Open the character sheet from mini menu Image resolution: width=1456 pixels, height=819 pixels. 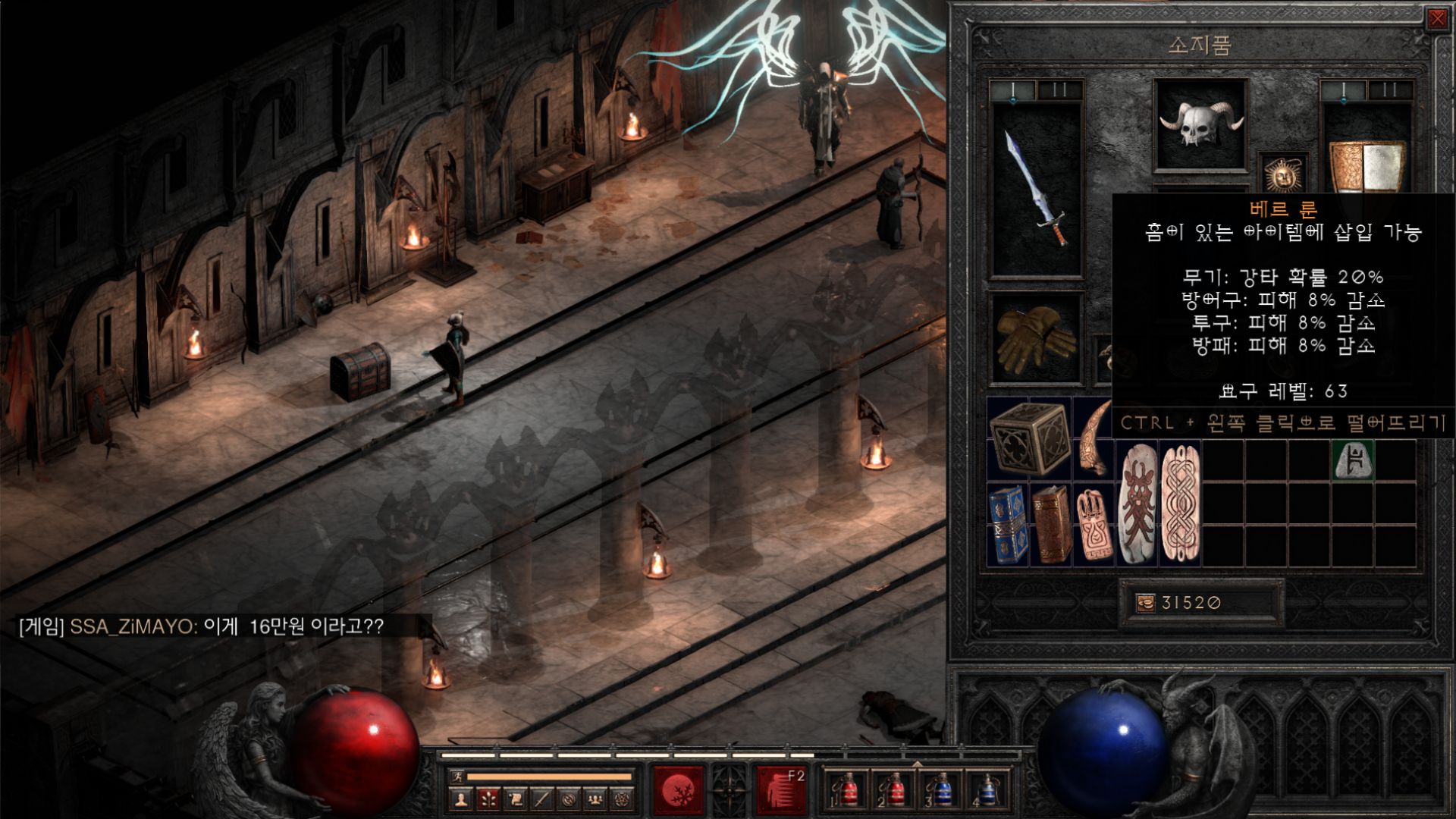coord(460,799)
